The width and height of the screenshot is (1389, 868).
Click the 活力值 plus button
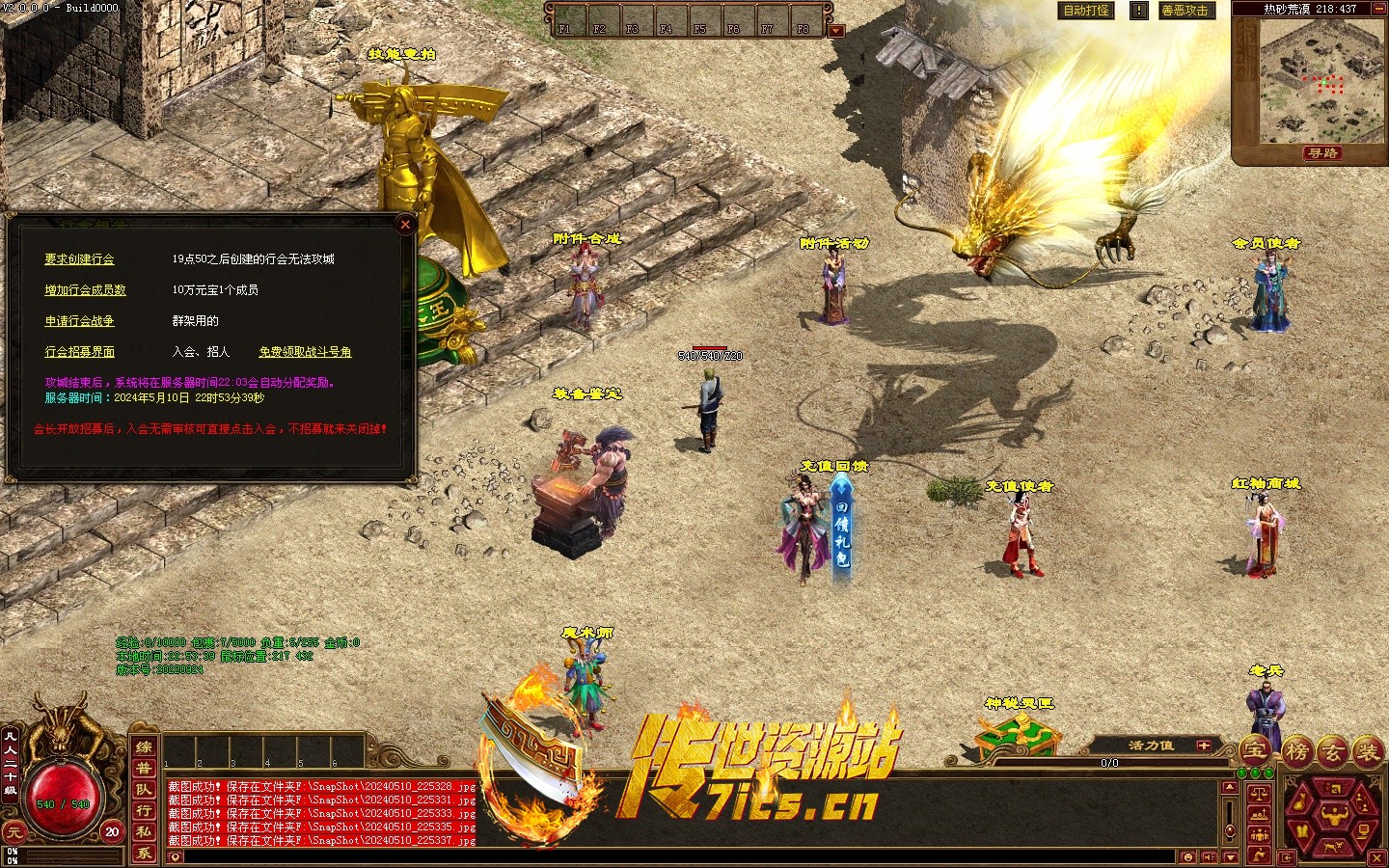pyautogui.click(x=1203, y=746)
